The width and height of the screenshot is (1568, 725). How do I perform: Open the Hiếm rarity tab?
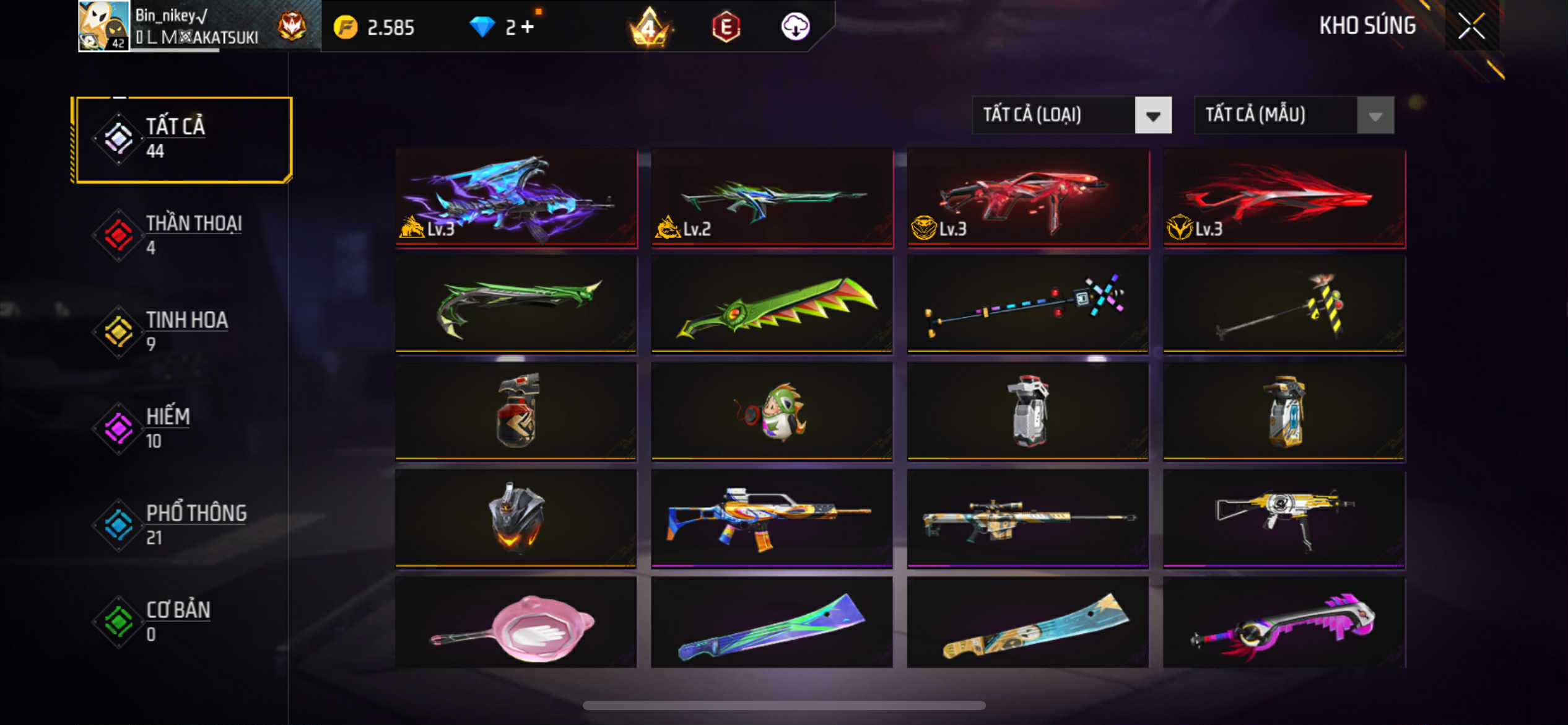click(x=181, y=428)
